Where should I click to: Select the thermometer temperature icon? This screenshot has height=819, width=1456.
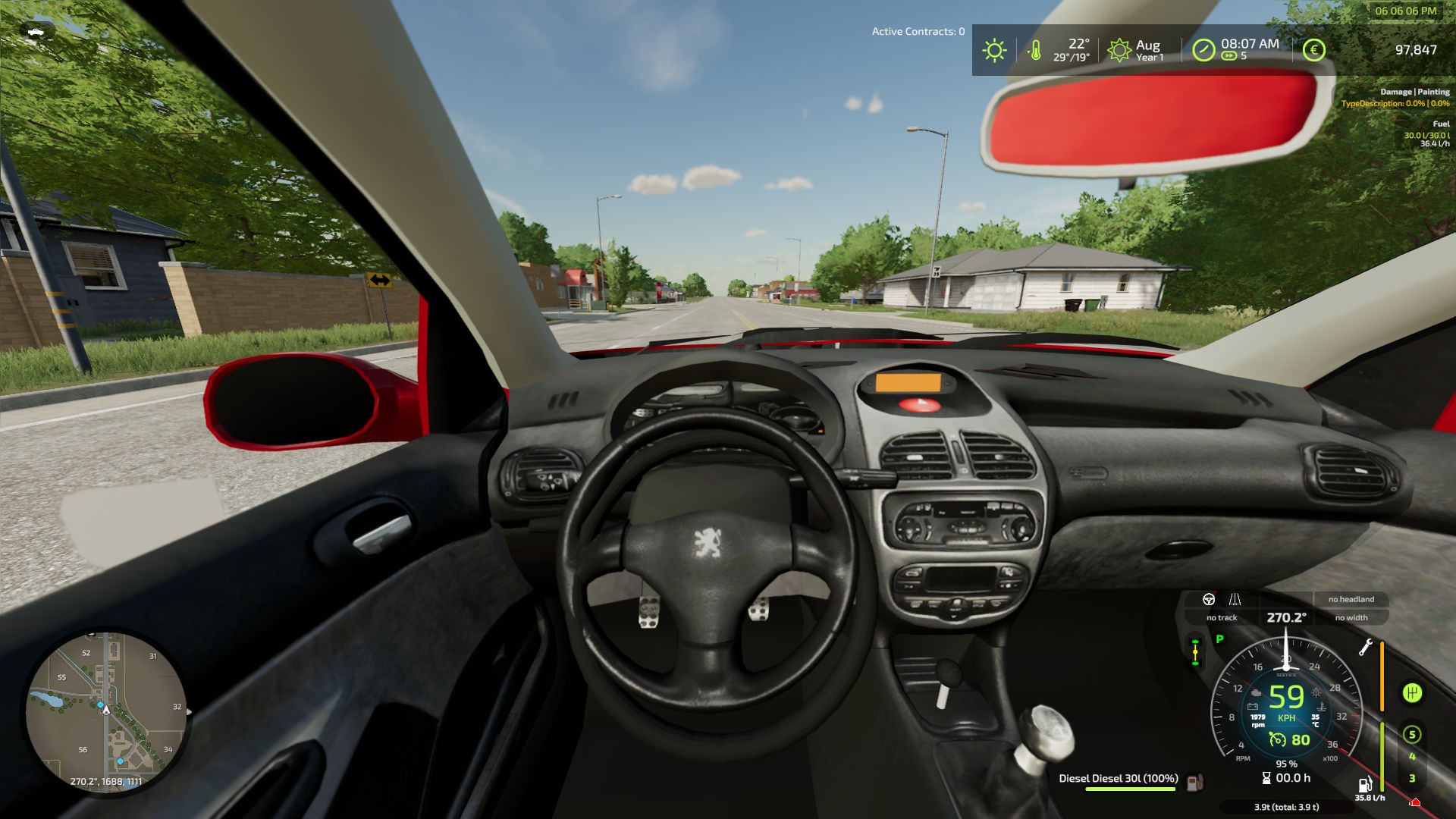[x=1034, y=51]
